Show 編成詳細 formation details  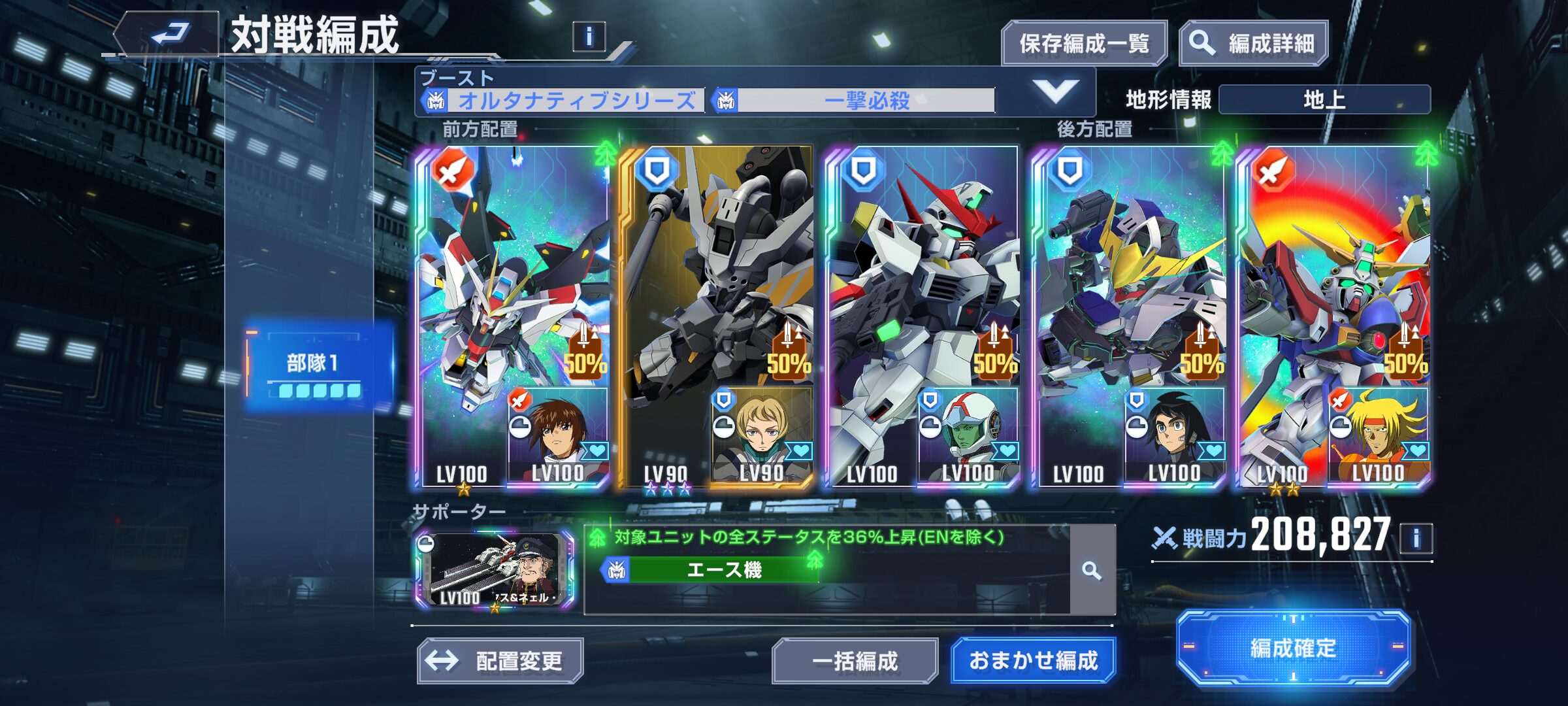coord(1254,44)
